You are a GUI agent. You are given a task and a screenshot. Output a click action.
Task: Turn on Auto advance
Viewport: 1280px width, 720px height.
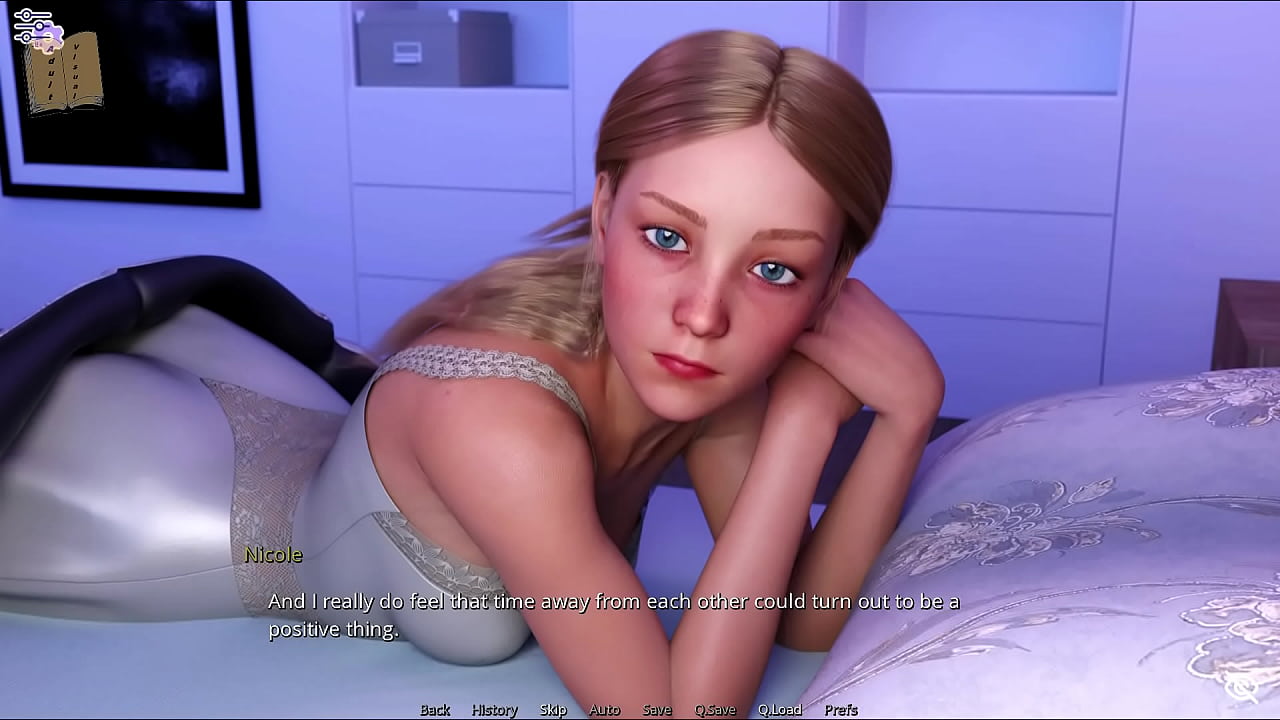coord(604,710)
